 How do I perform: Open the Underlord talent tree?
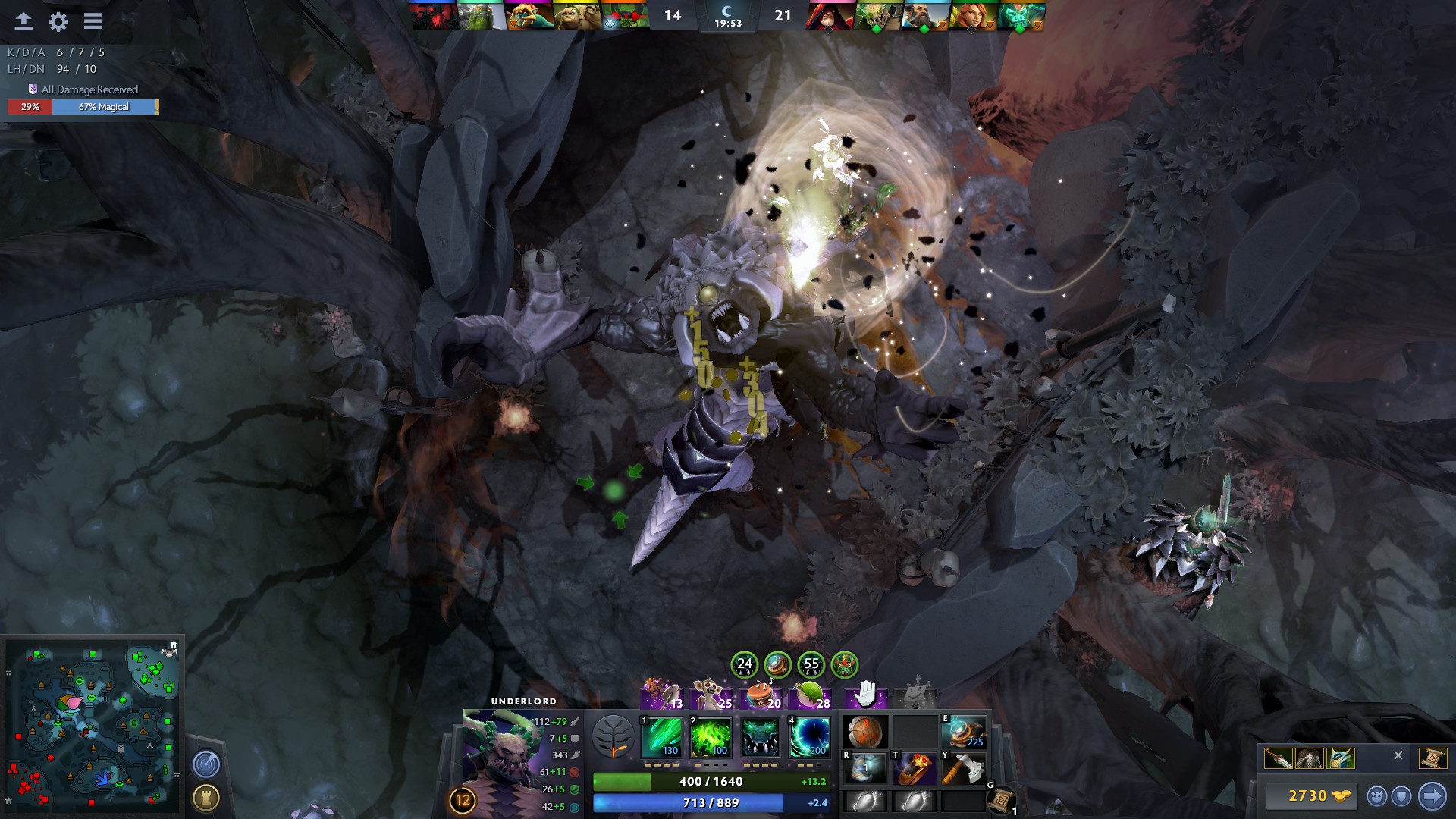tap(613, 737)
